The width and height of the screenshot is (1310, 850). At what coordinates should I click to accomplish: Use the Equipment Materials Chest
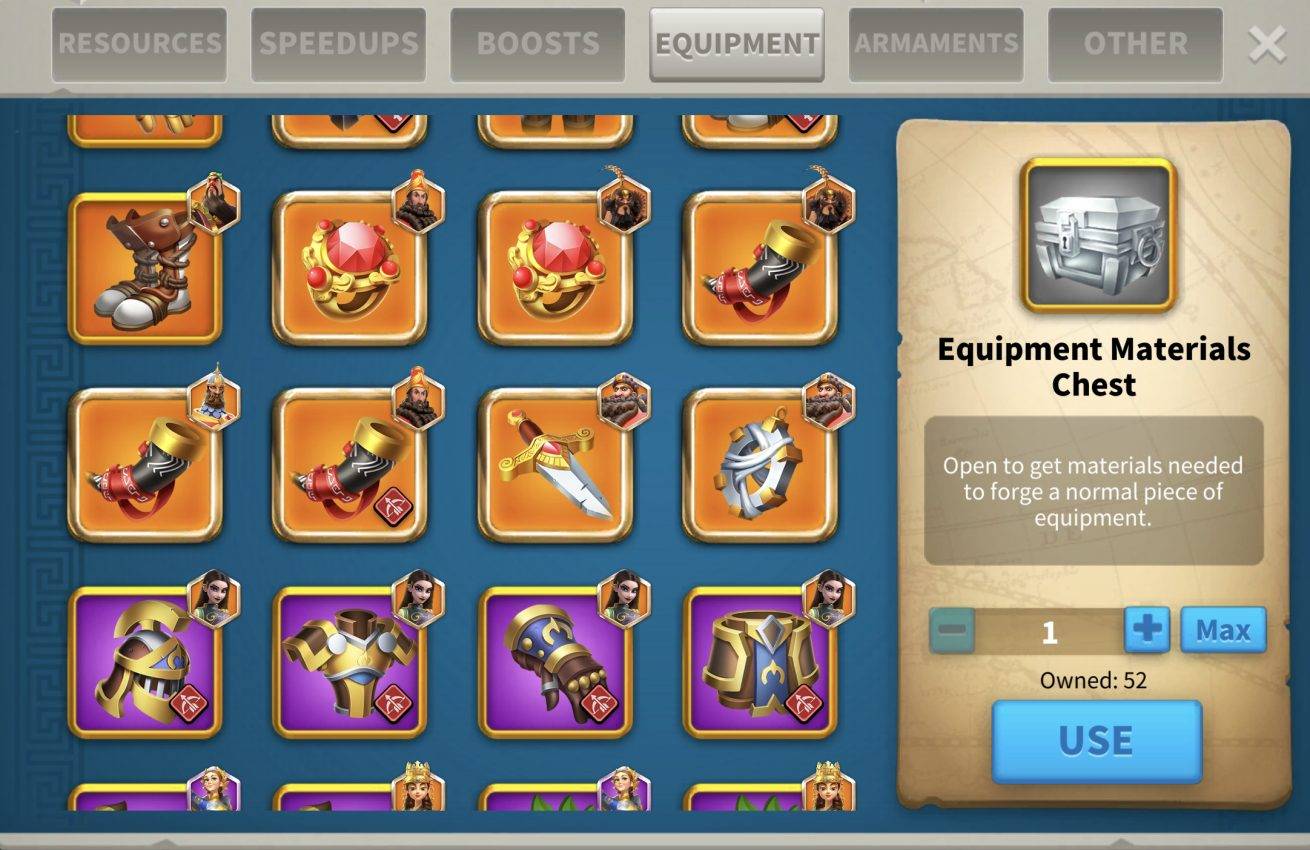1096,741
